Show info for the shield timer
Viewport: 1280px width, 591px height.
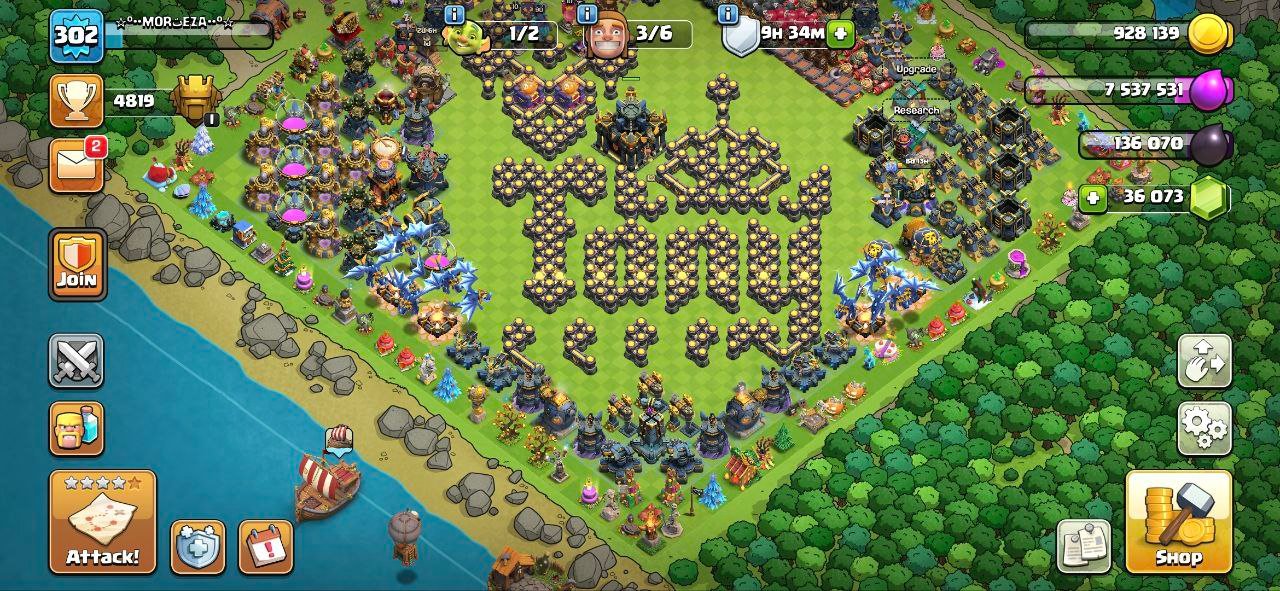tap(728, 13)
